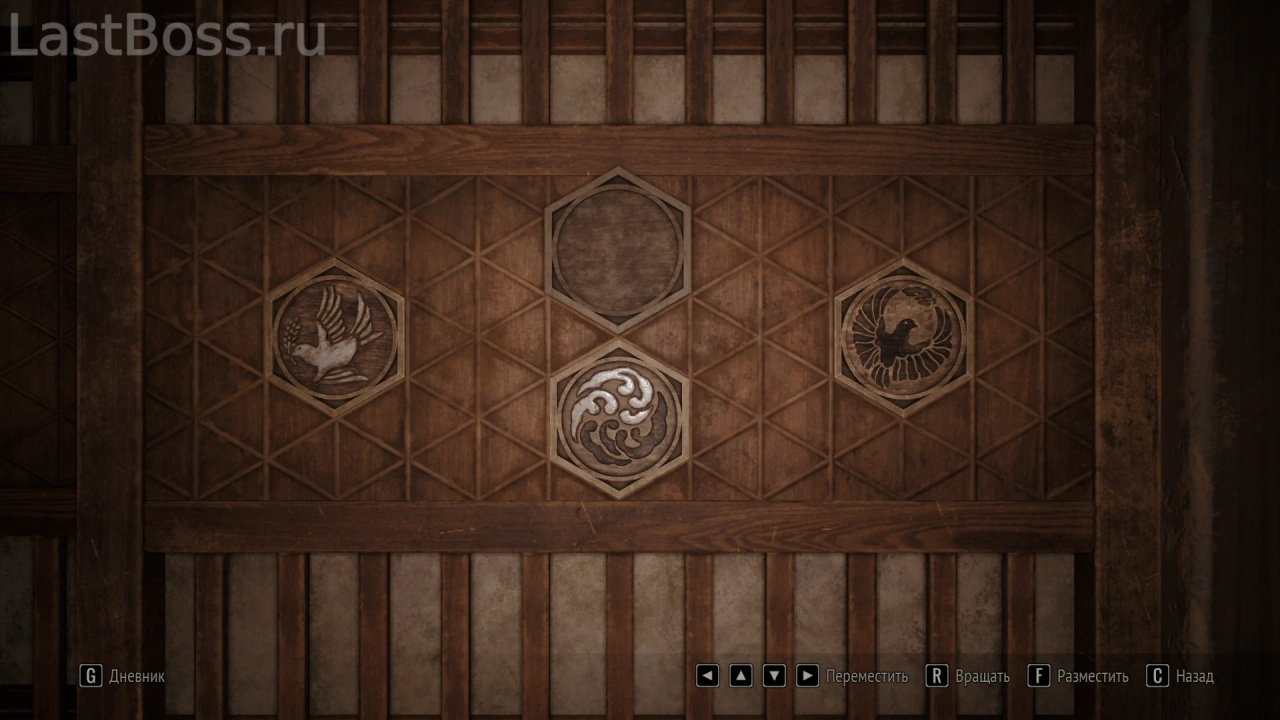The image size is (1280, 720).
Task: Pick the spread-wing bird crest tile
Action: coord(903,336)
